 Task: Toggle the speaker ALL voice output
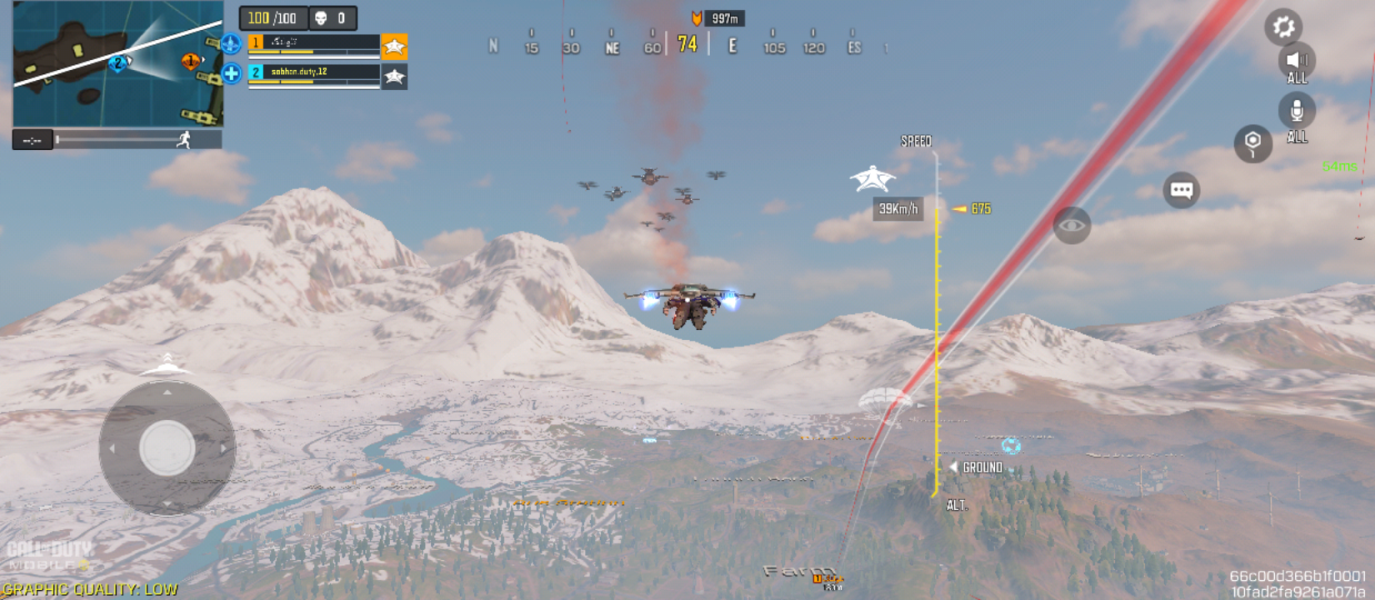[1297, 62]
